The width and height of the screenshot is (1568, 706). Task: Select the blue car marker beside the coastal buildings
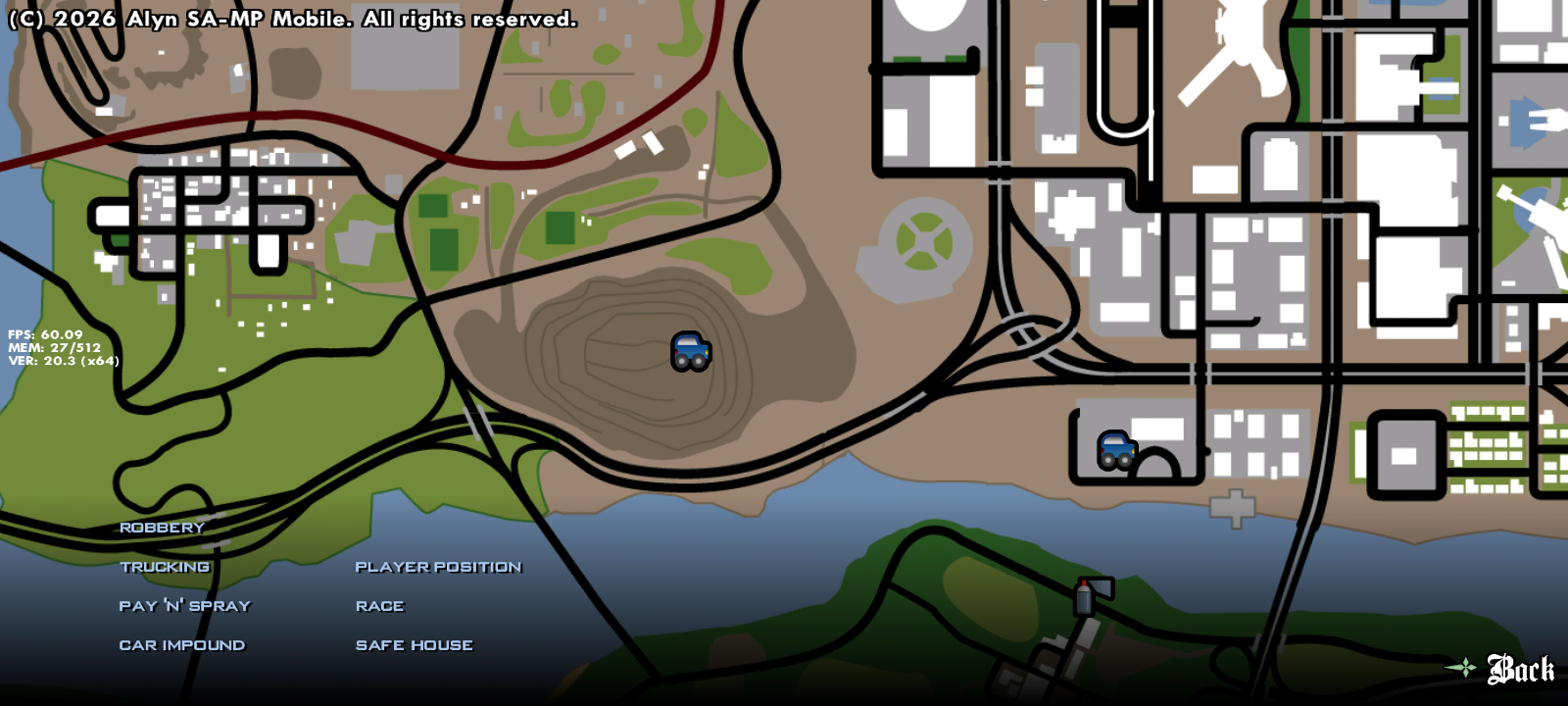coord(1117,450)
